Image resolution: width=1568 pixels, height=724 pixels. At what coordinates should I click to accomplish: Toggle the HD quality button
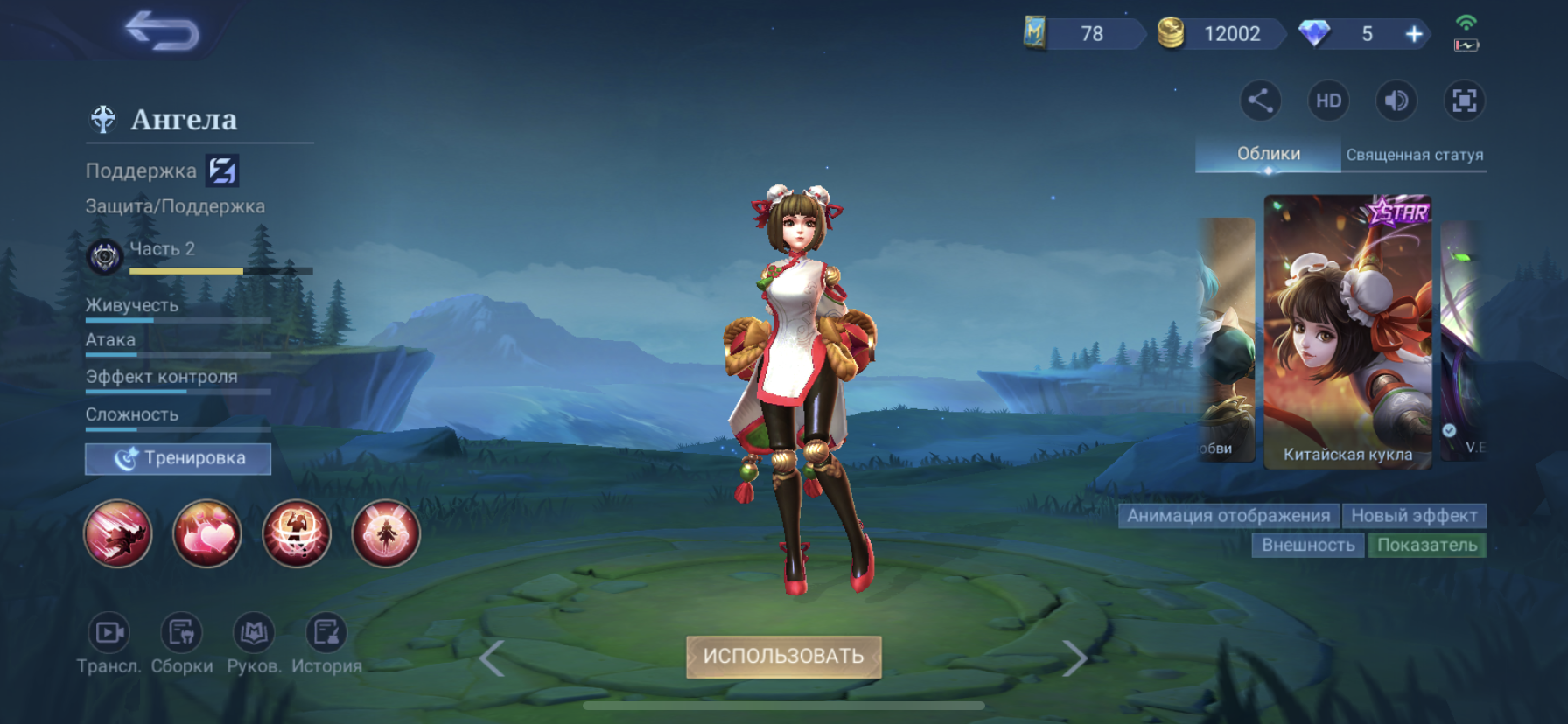point(1328,101)
